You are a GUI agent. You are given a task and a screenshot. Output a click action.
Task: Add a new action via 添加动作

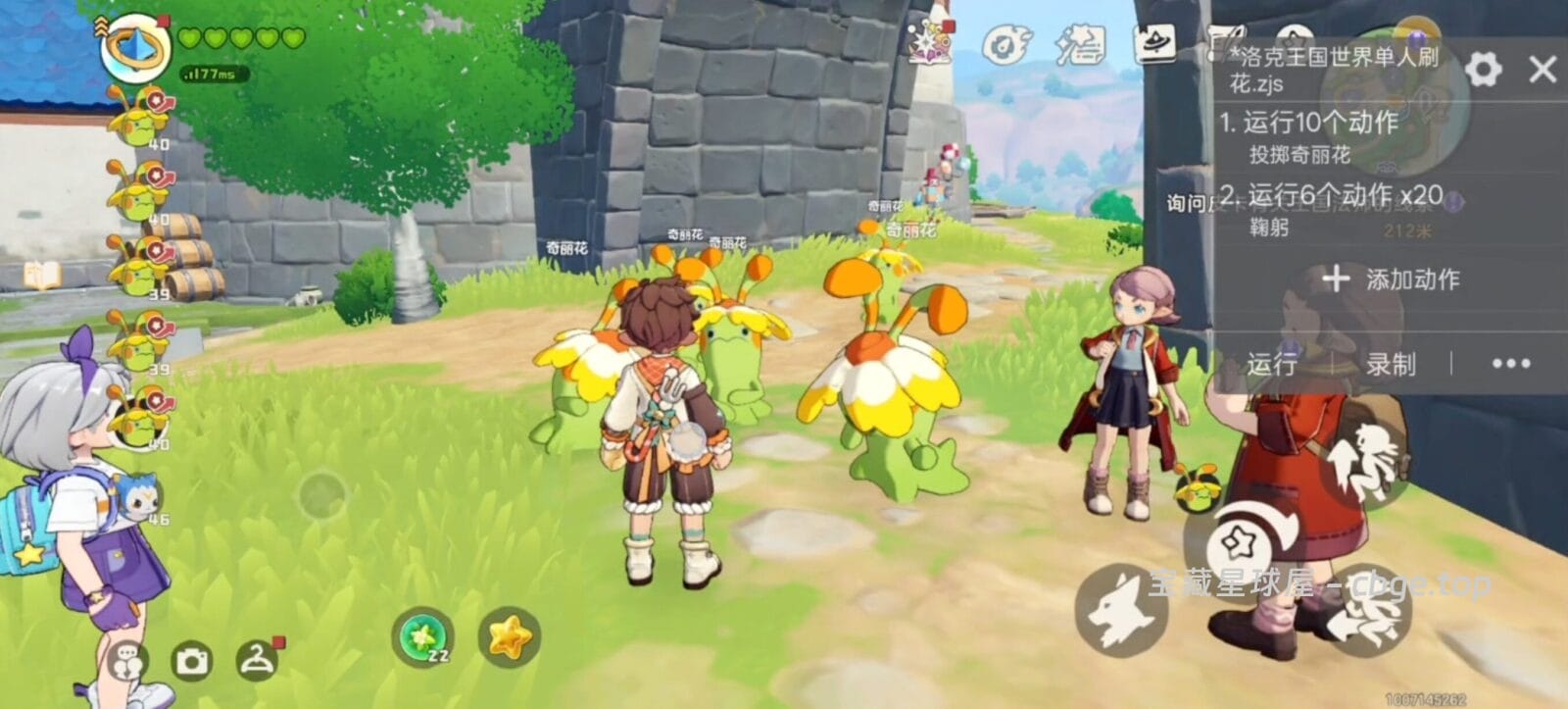coord(1392,279)
